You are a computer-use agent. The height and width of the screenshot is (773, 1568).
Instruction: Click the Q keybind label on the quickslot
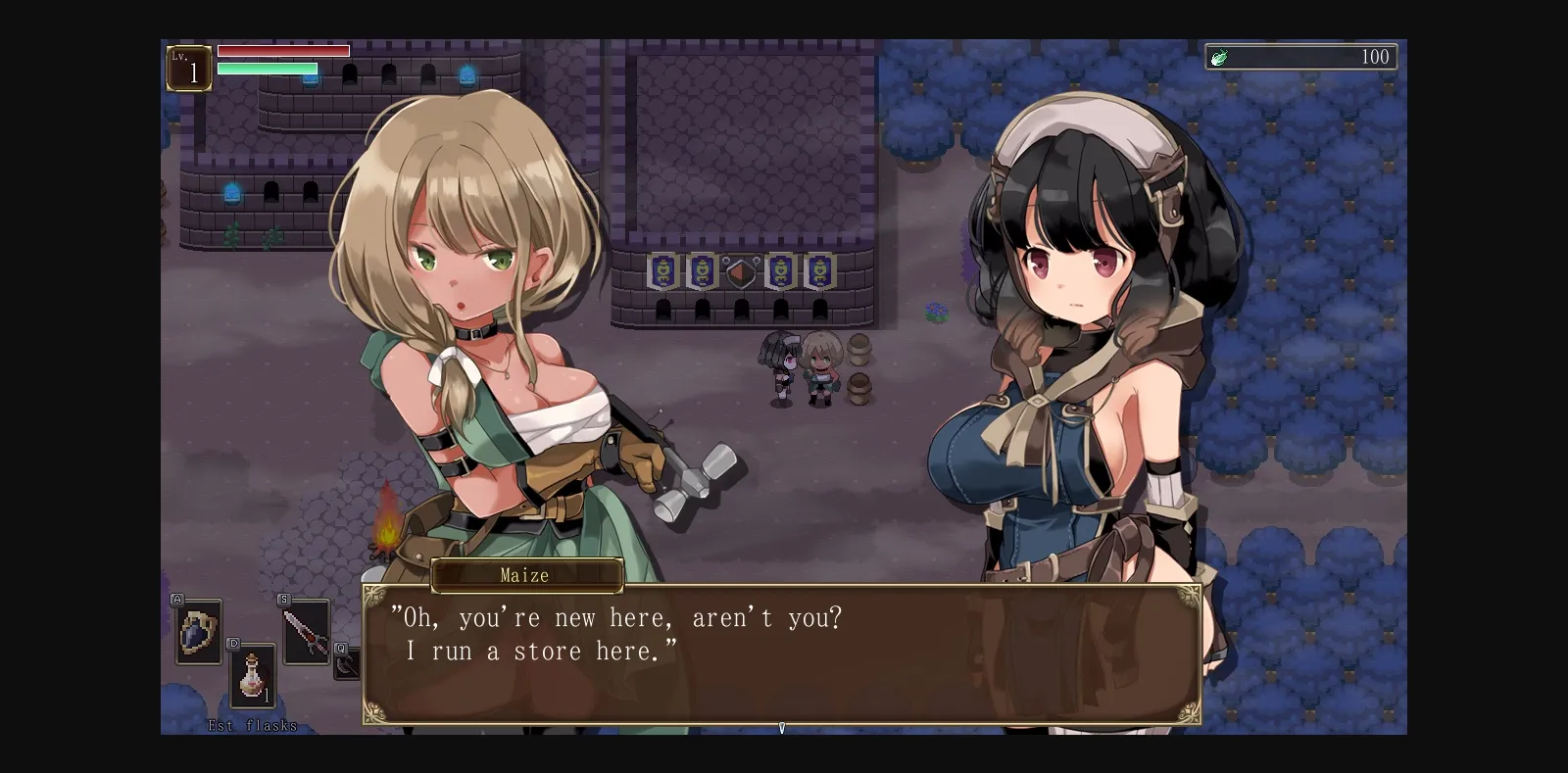point(341,647)
